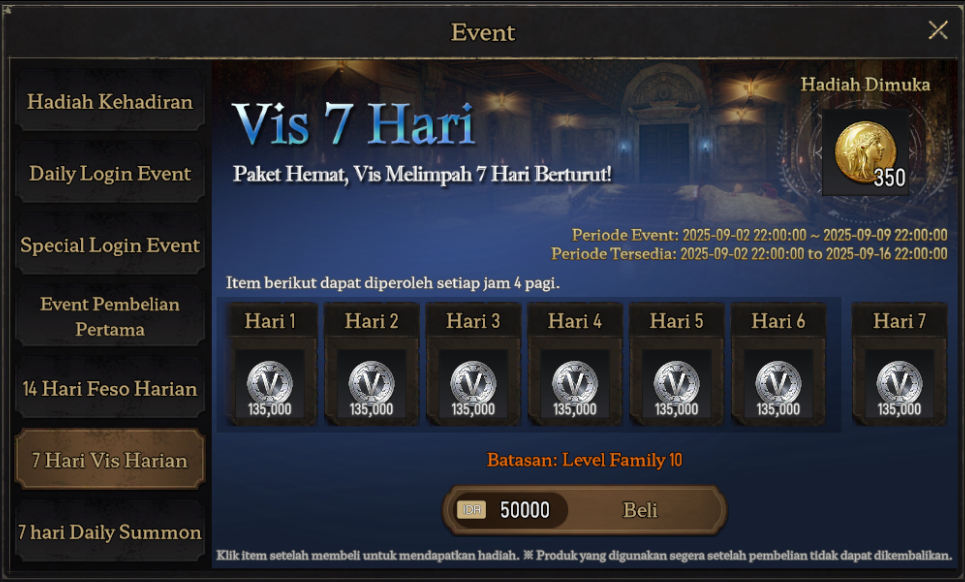The image size is (965, 582).
Task: Select the 7 Hari Vis Harian tab
Action: click(x=110, y=461)
